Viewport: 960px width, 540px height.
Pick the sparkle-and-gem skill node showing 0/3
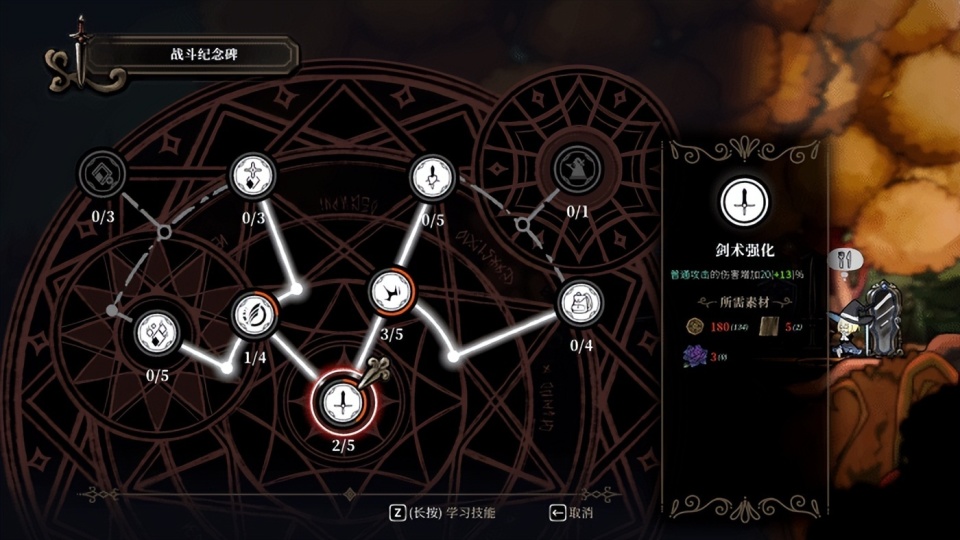[x=252, y=176]
